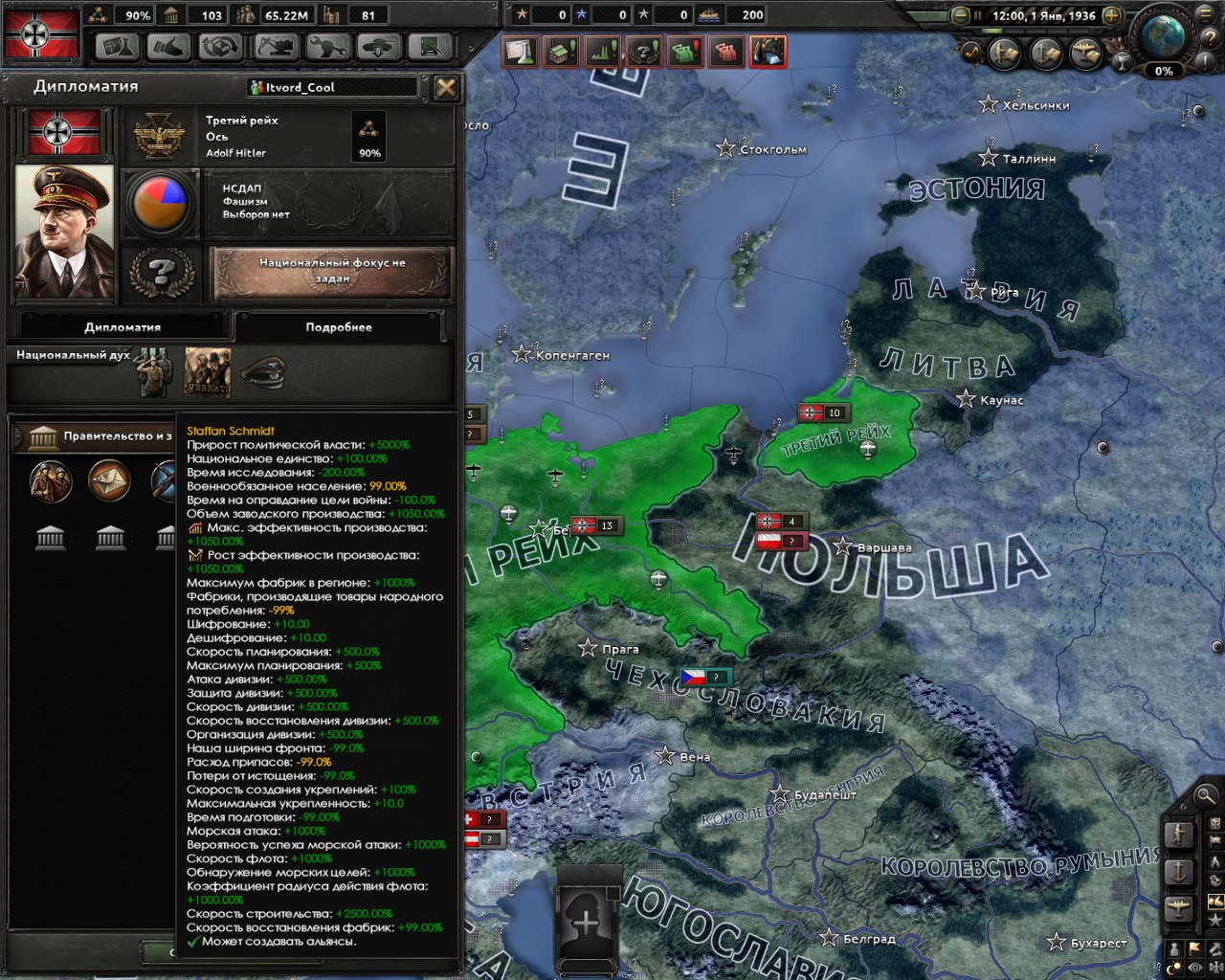Switch to the Подробнее tab

(337, 326)
